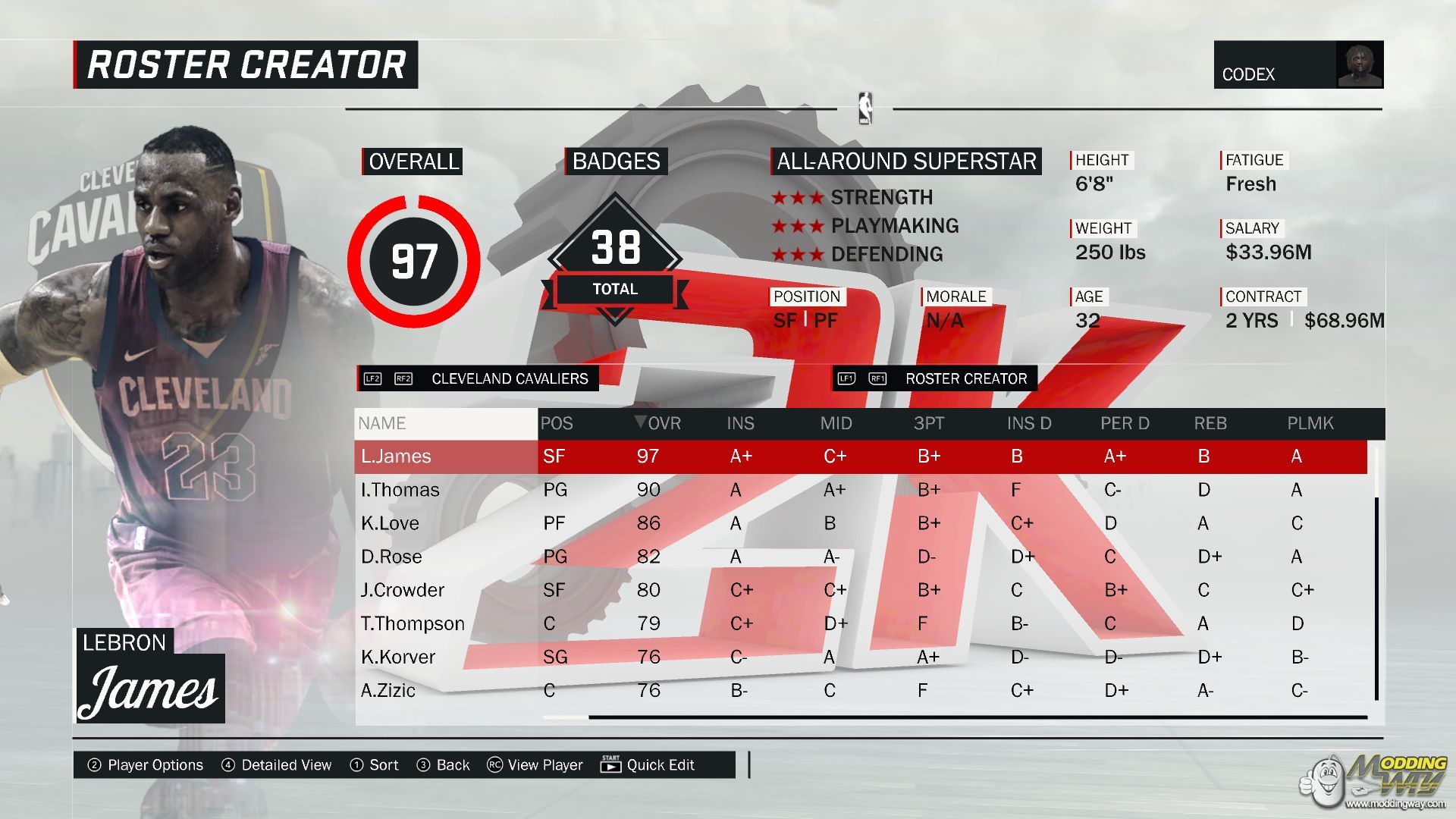
Task: Pick the J.Crowder row
Action: click(402, 590)
